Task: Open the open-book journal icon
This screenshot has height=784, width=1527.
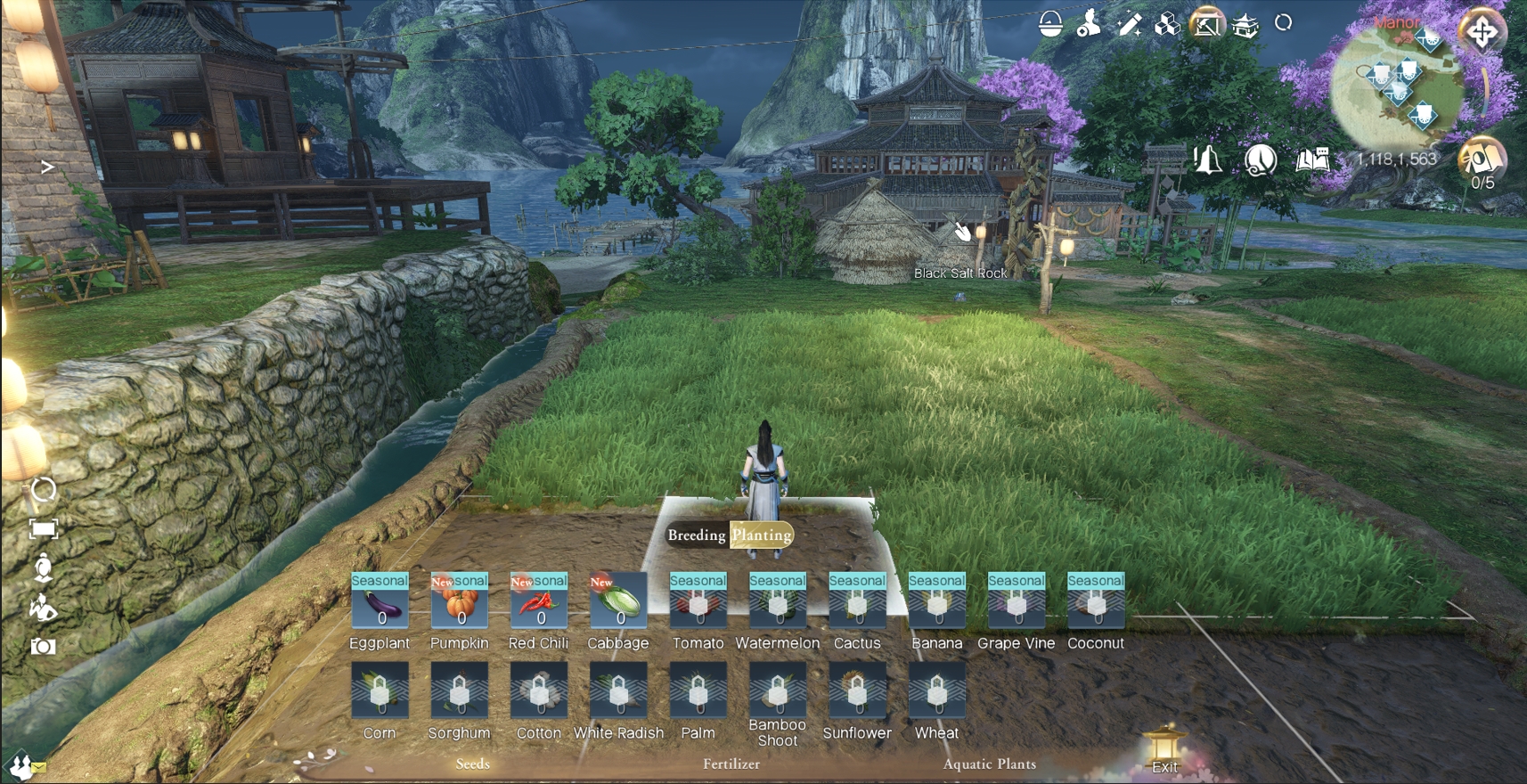Action: [x=1311, y=160]
